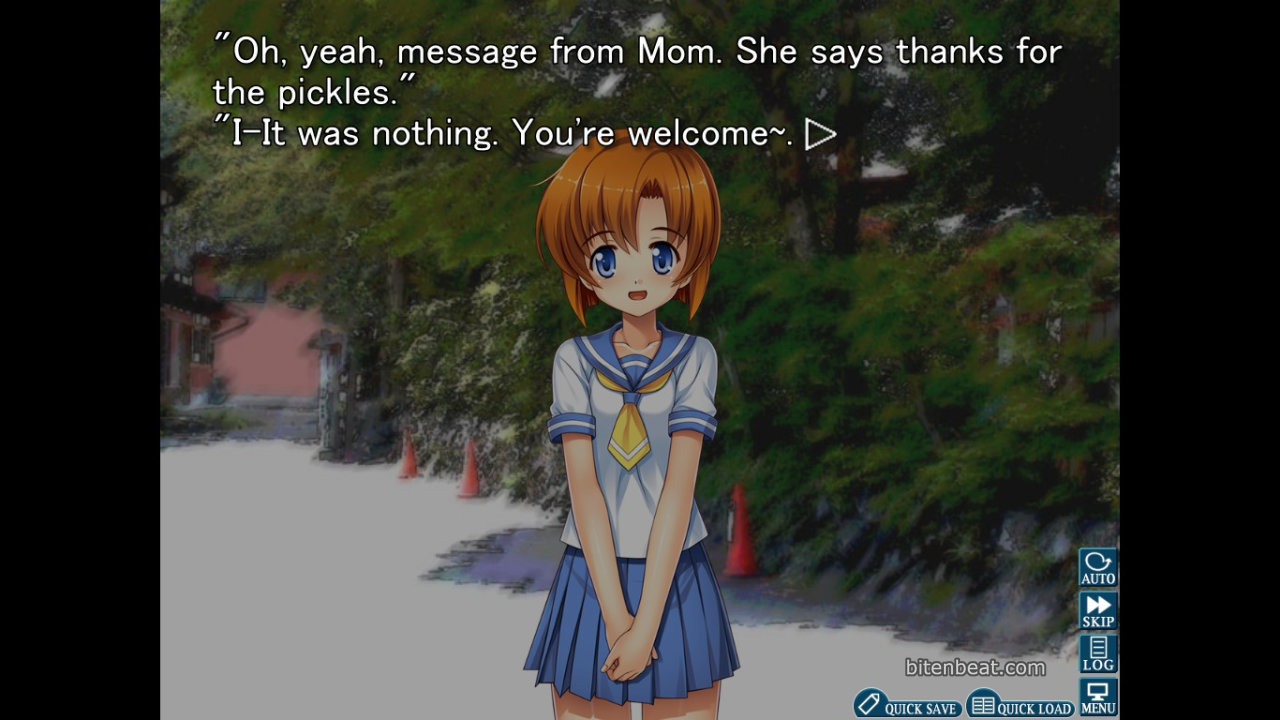Viewport: 1280px width, 720px height.
Task: Quick Load the last save
Action: [1021, 704]
